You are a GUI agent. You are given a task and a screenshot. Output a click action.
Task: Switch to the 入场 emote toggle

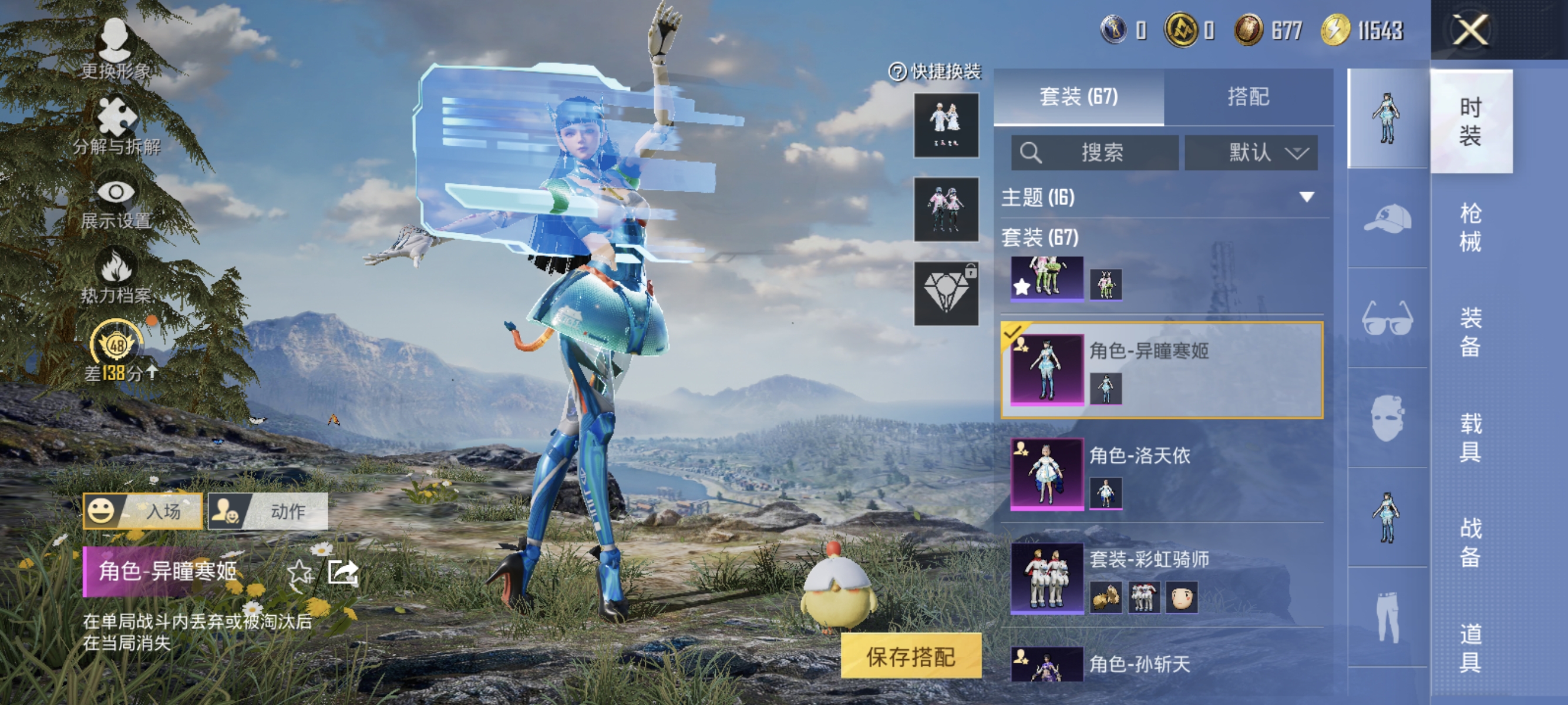pos(143,511)
